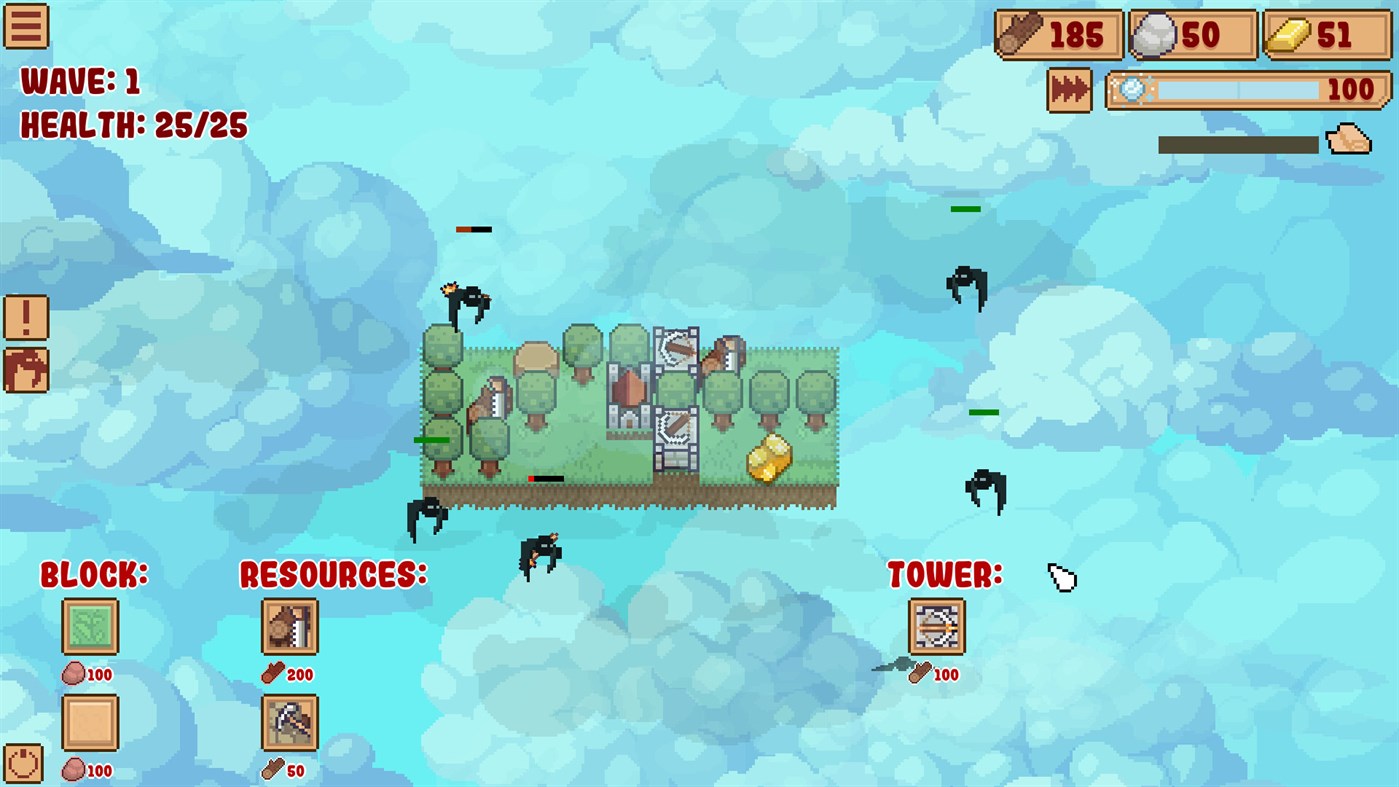
Task: Expand the Resources build panel
Action: pyautogui.click(x=333, y=575)
